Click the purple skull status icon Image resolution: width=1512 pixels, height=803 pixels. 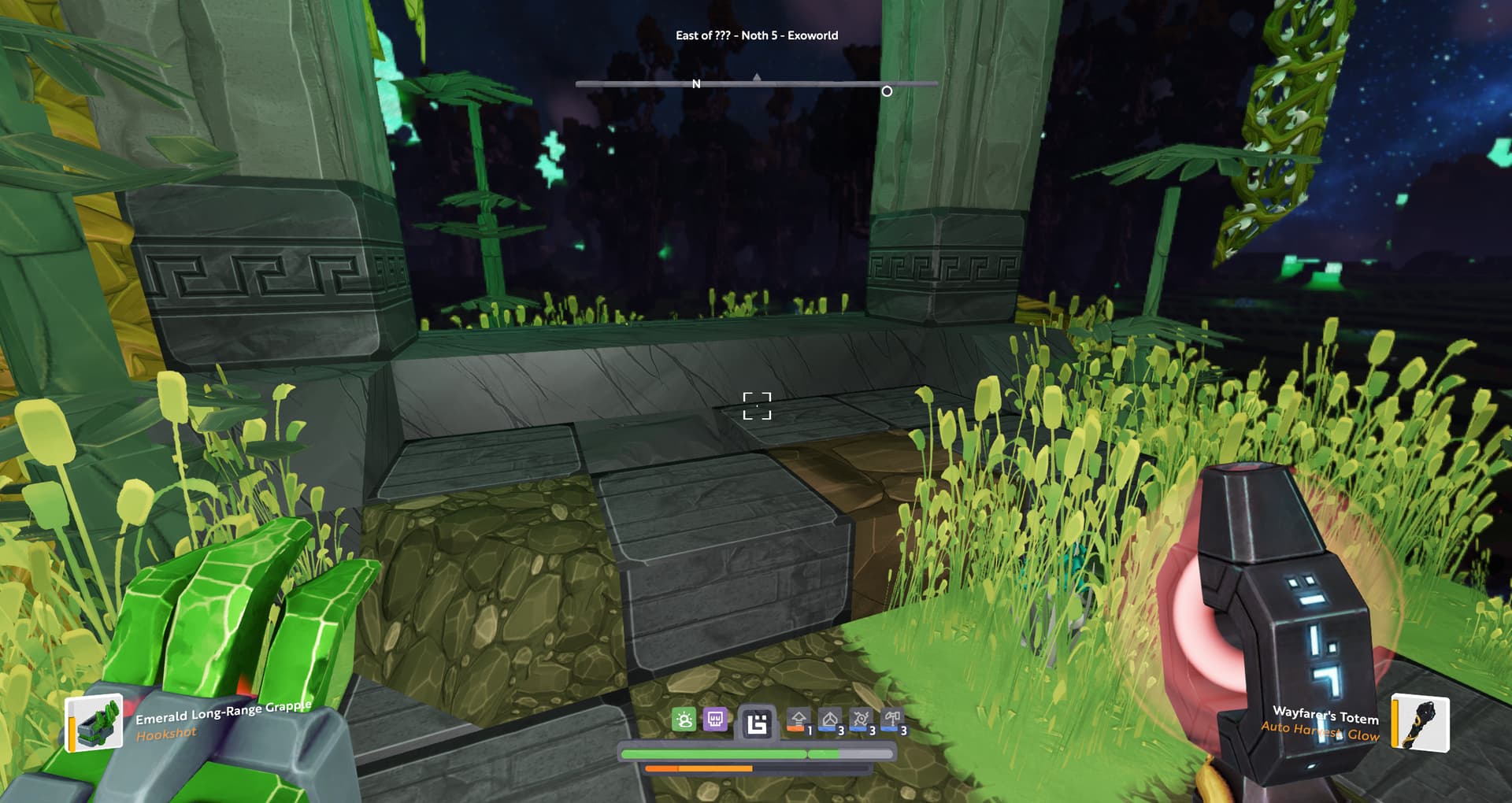(x=715, y=720)
